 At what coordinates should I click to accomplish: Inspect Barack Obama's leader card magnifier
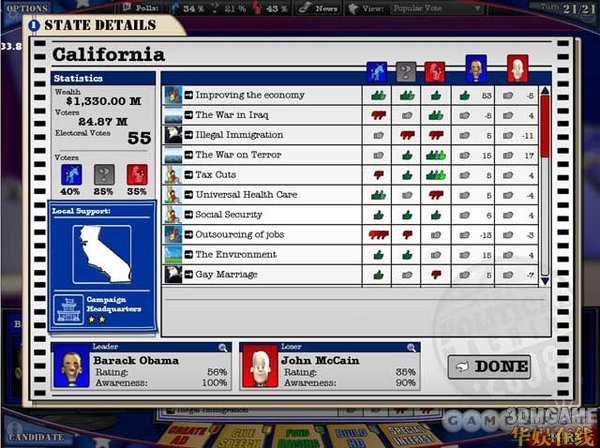tap(225, 347)
